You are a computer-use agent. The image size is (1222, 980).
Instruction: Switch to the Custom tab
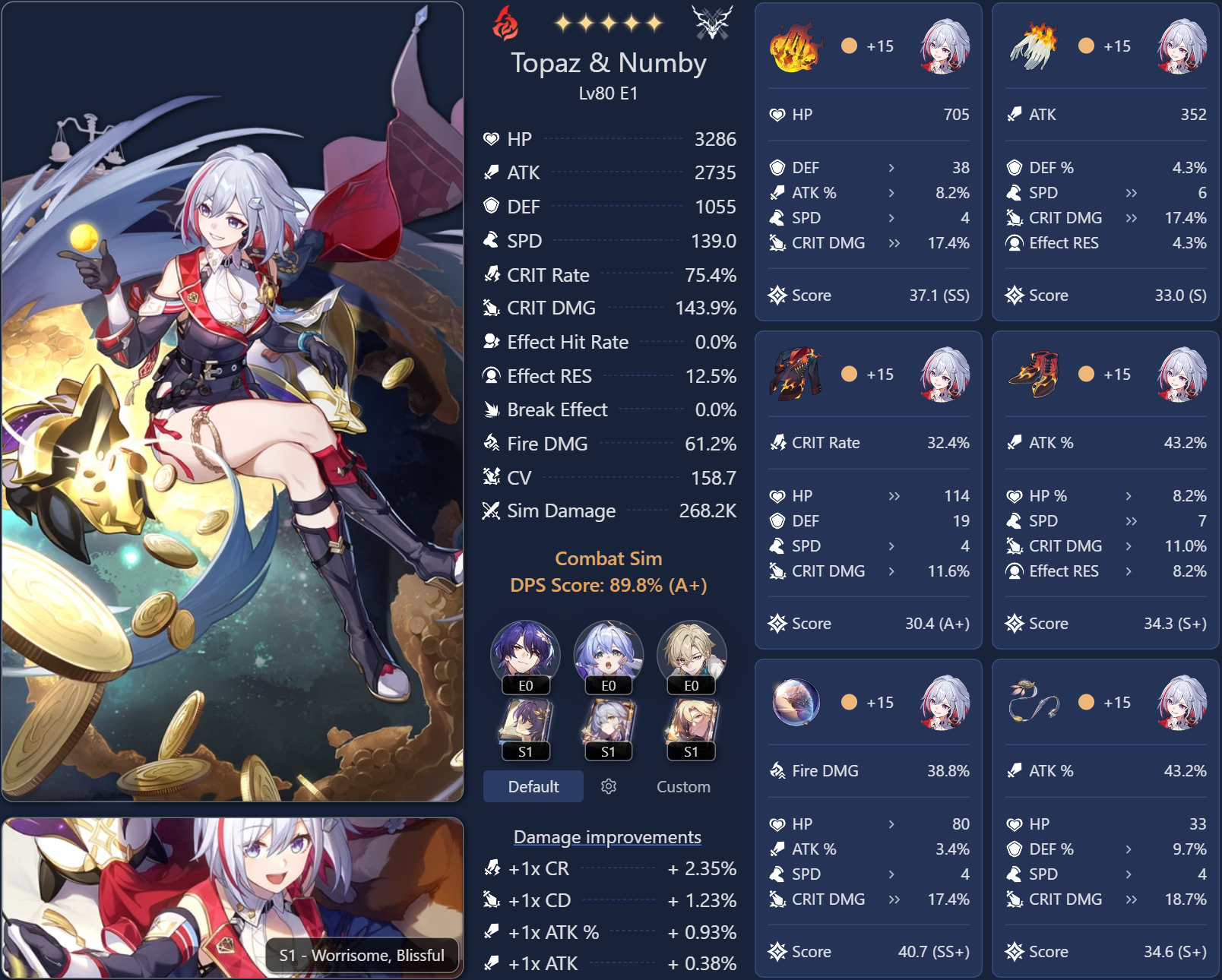click(682, 786)
